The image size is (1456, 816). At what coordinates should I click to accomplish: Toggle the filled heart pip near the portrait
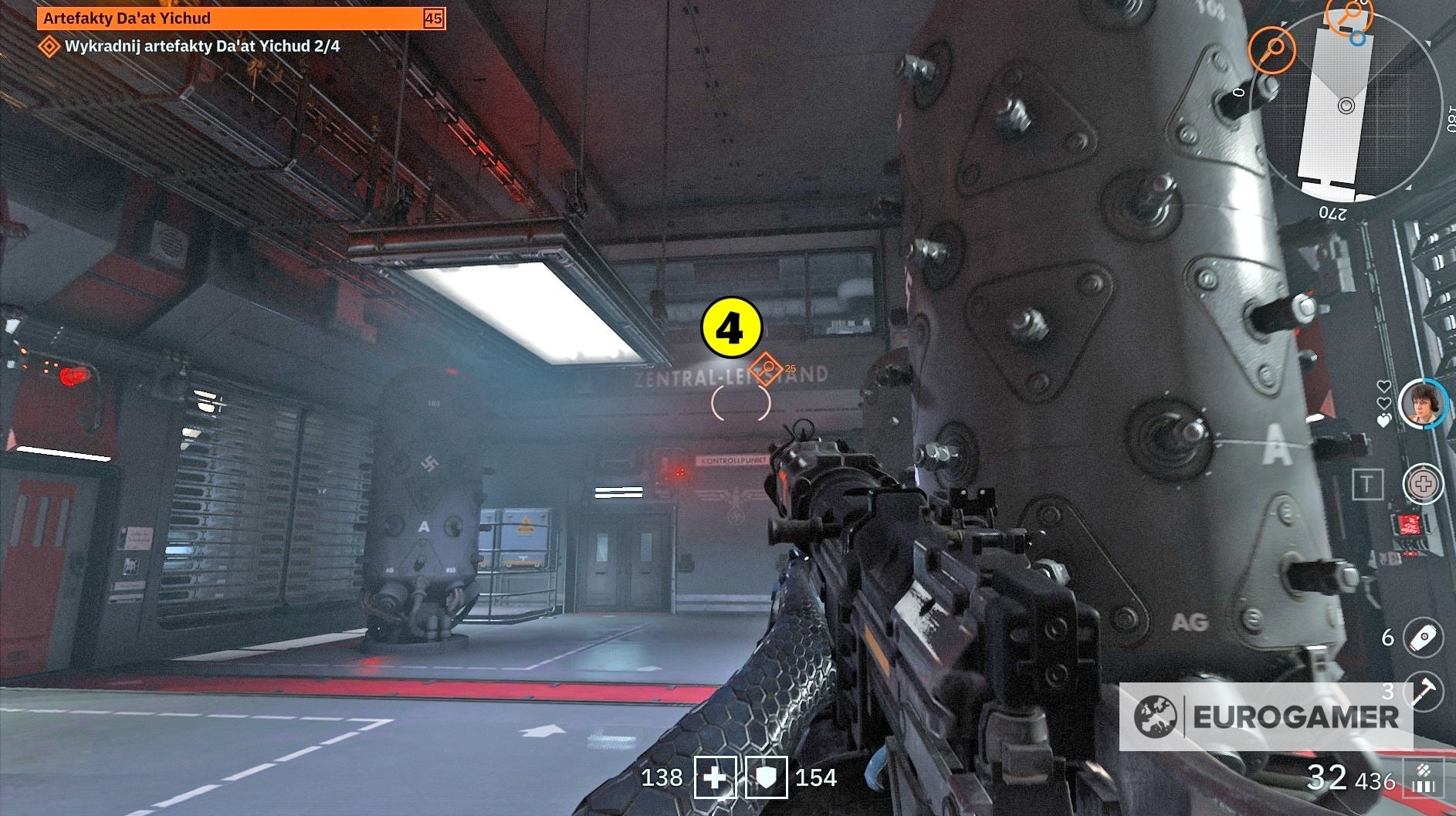1383,419
